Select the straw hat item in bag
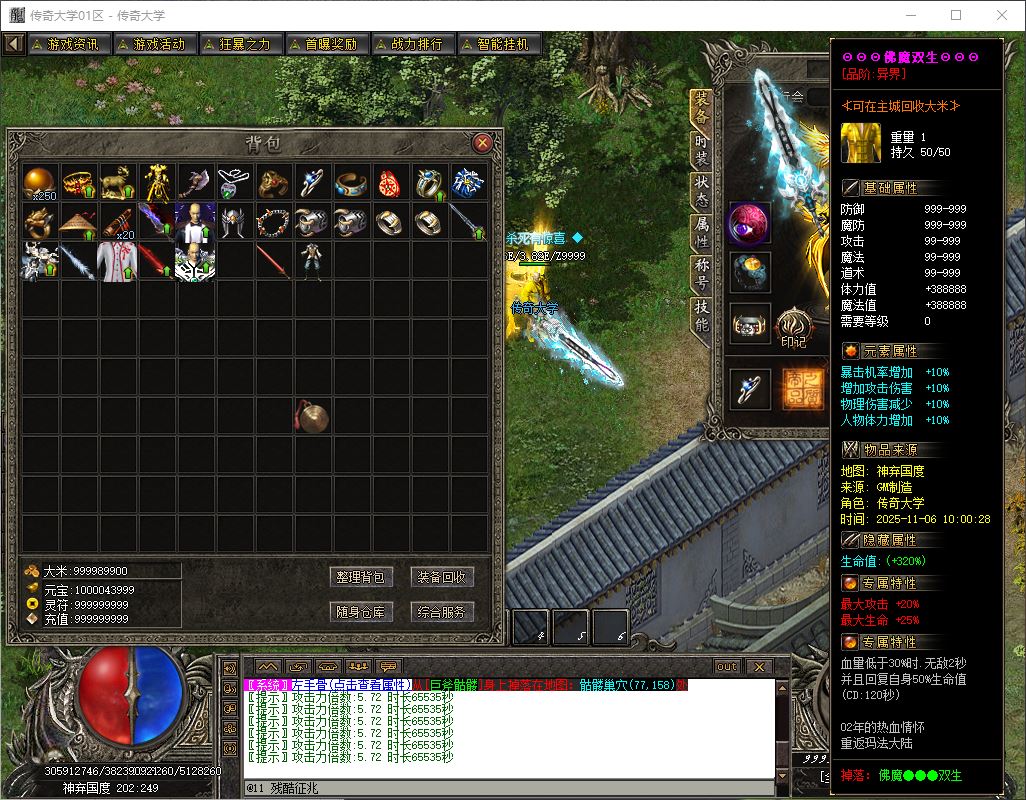1026x800 pixels. pyautogui.click(x=79, y=222)
